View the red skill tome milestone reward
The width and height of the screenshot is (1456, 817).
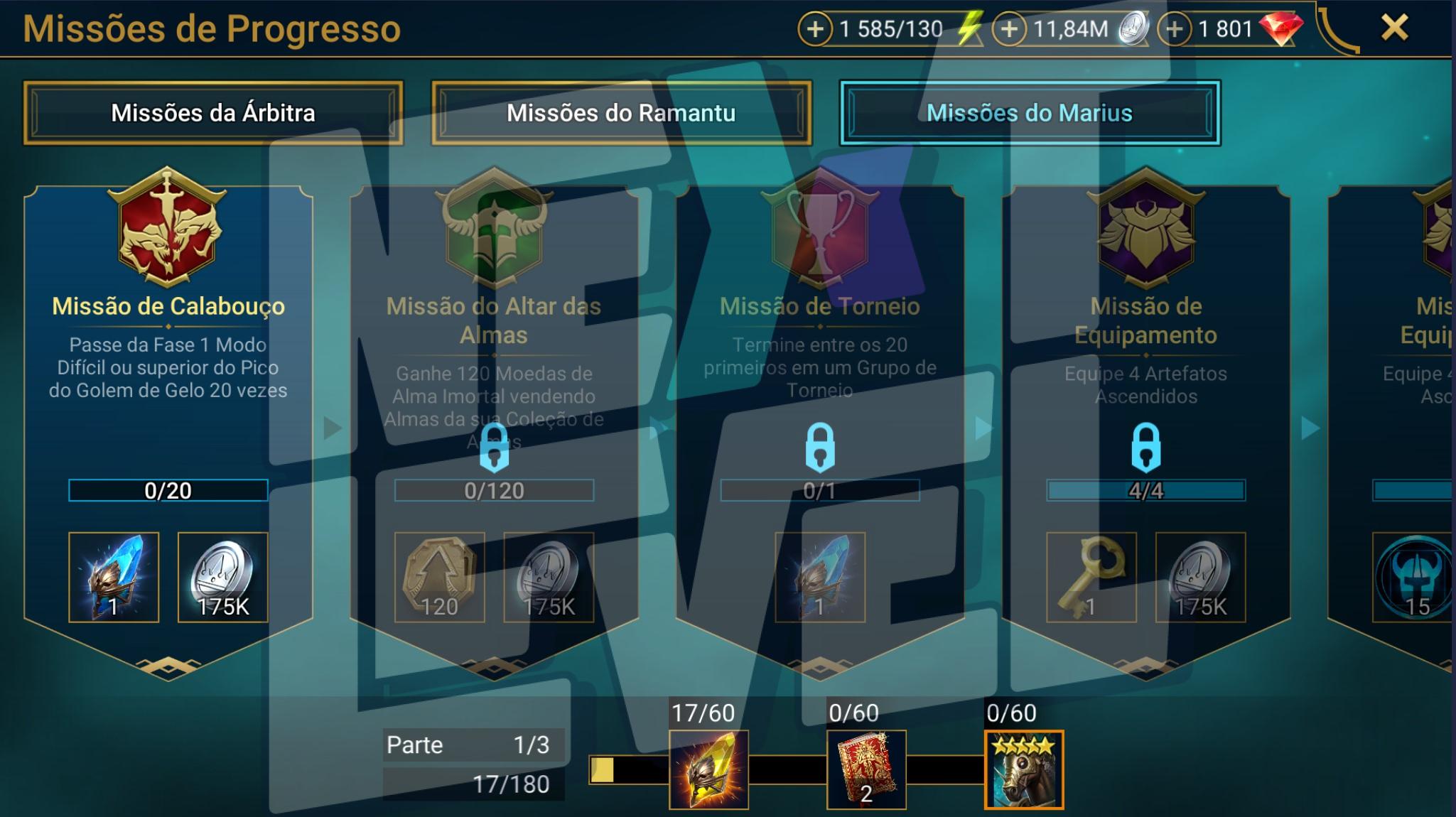866,769
